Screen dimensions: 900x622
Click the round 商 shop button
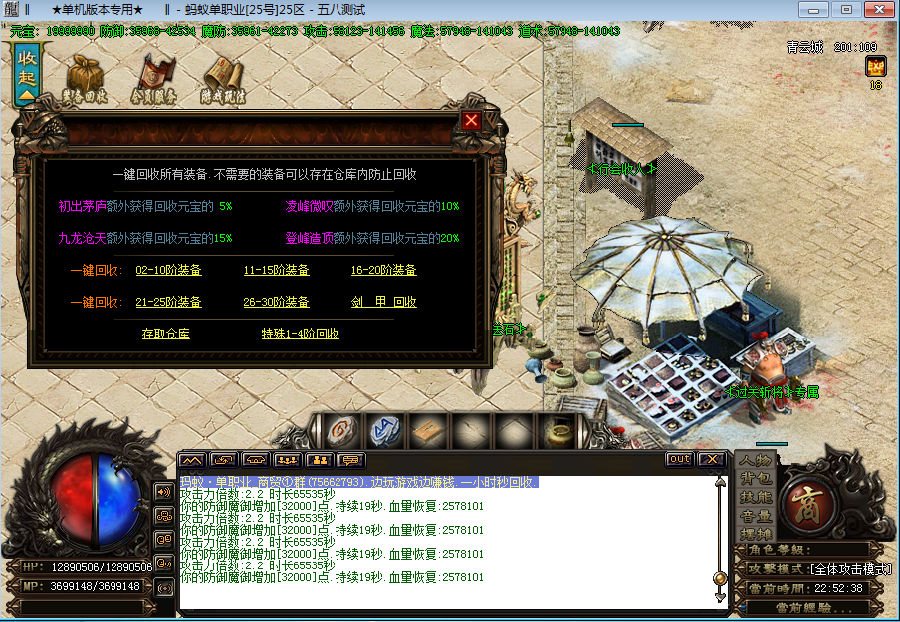tap(806, 499)
